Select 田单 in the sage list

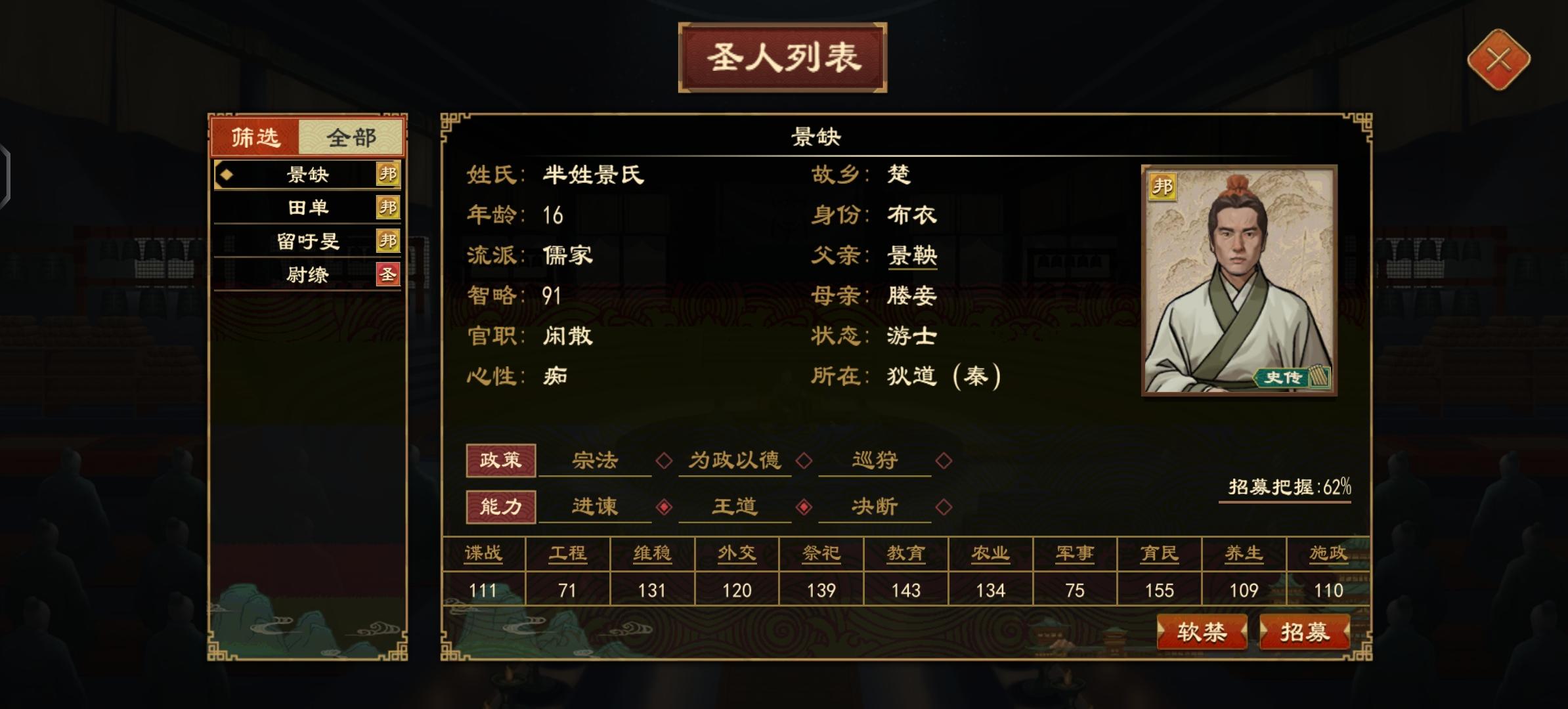pos(309,208)
